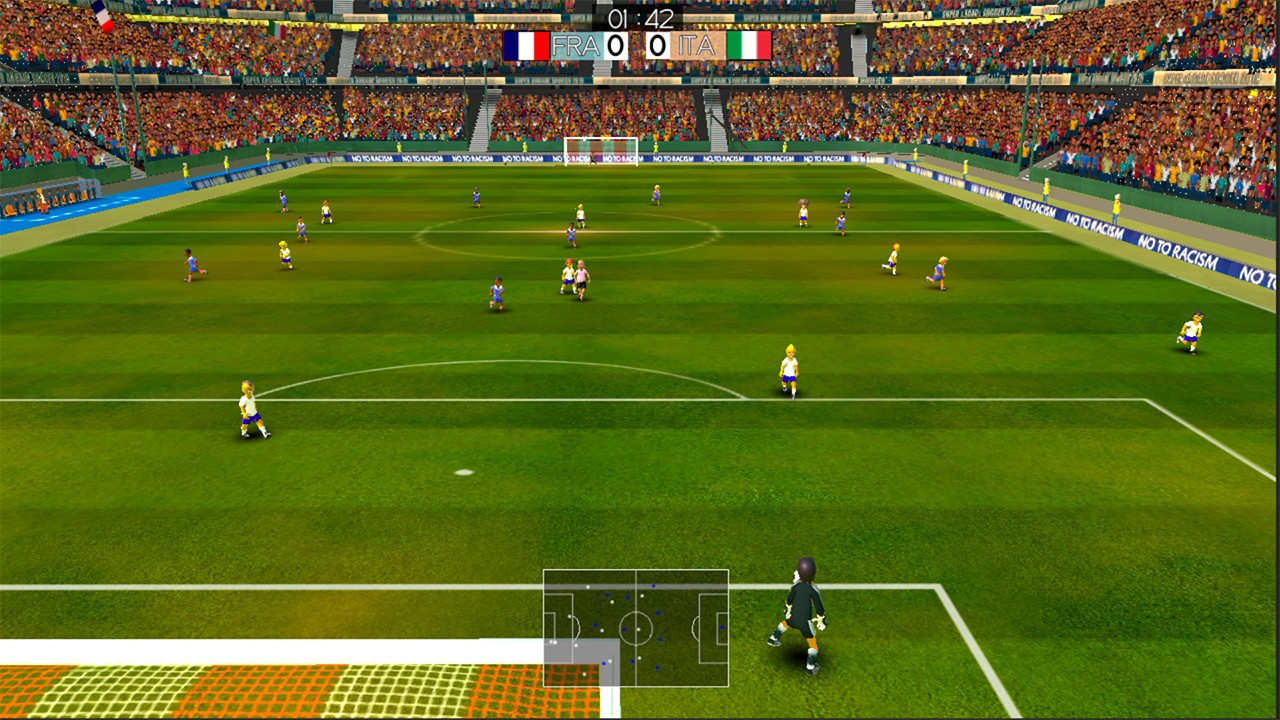Click the pitch radar minimap
The height and width of the screenshot is (720, 1280).
coord(636,628)
